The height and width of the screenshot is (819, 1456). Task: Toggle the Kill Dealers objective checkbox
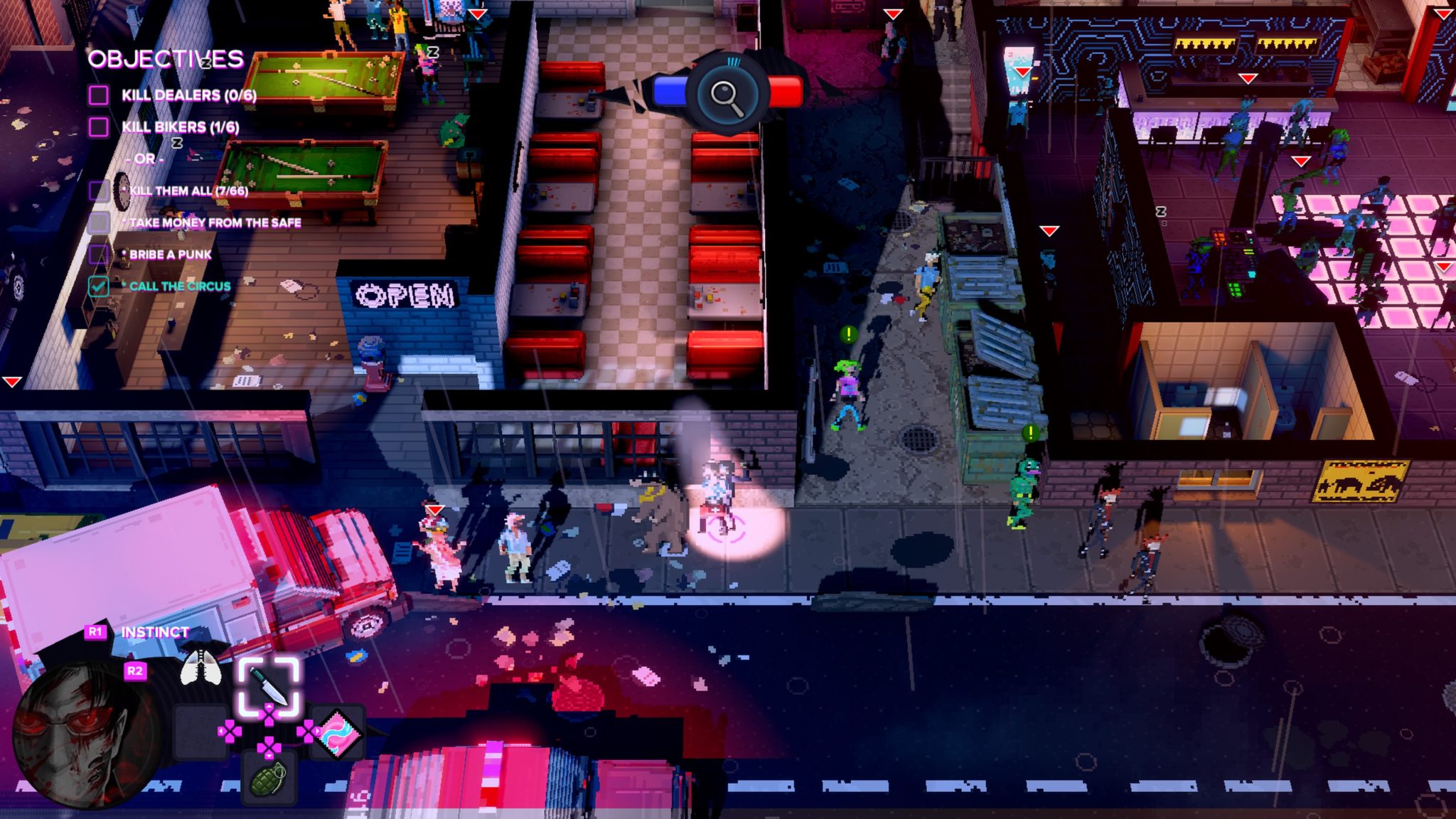[99, 95]
